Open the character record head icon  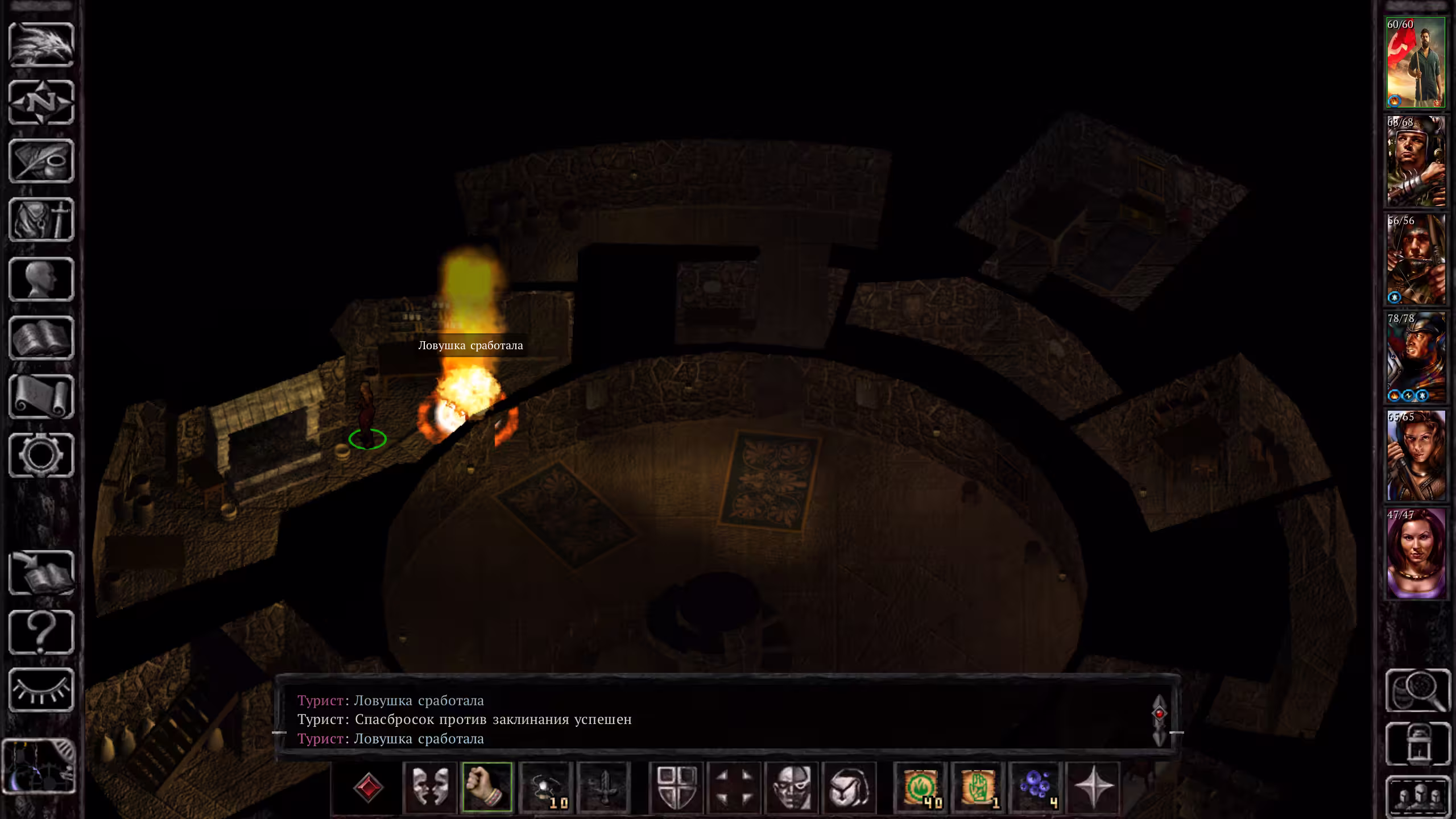click(x=42, y=279)
